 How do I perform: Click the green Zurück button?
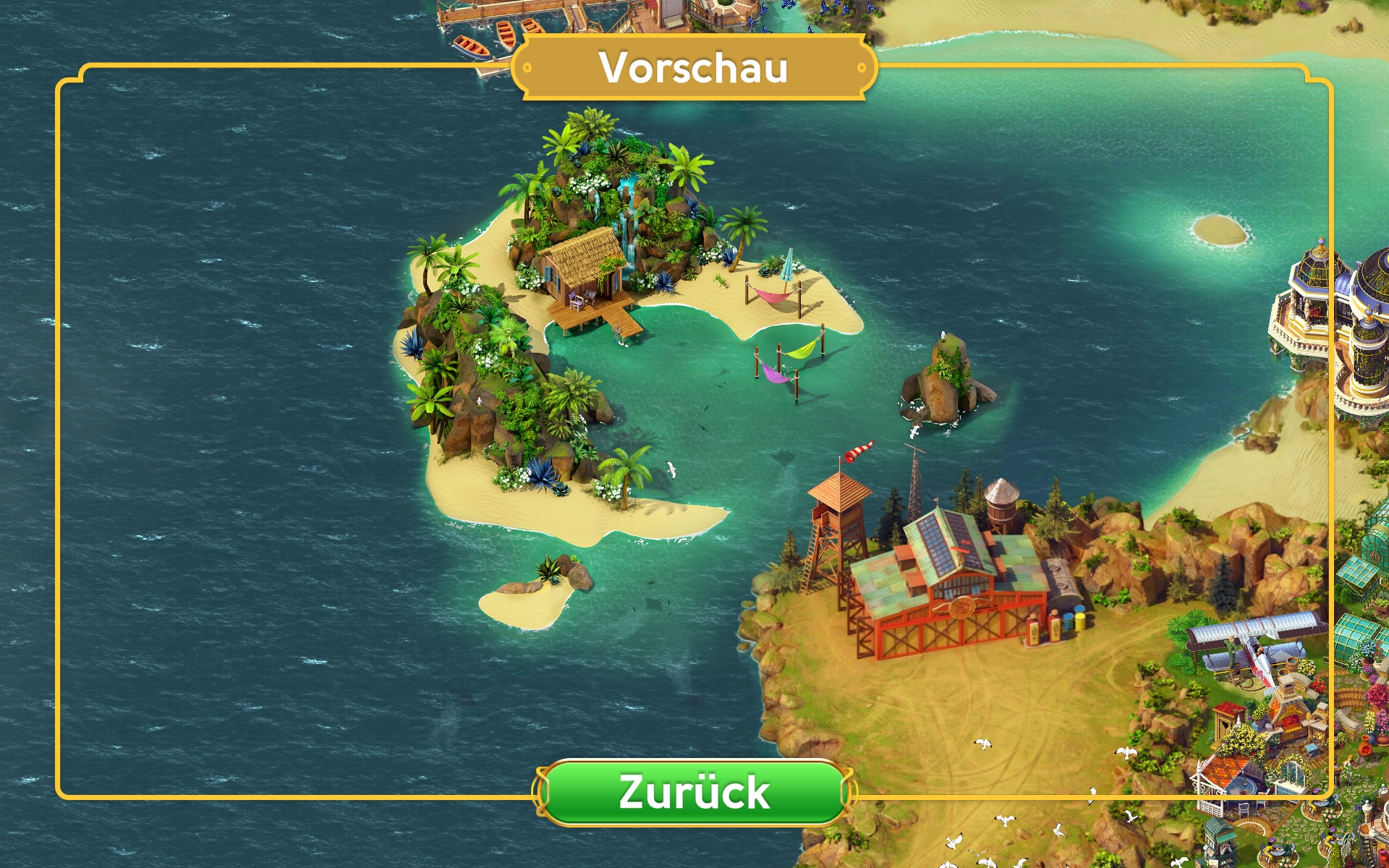(x=694, y=792)
